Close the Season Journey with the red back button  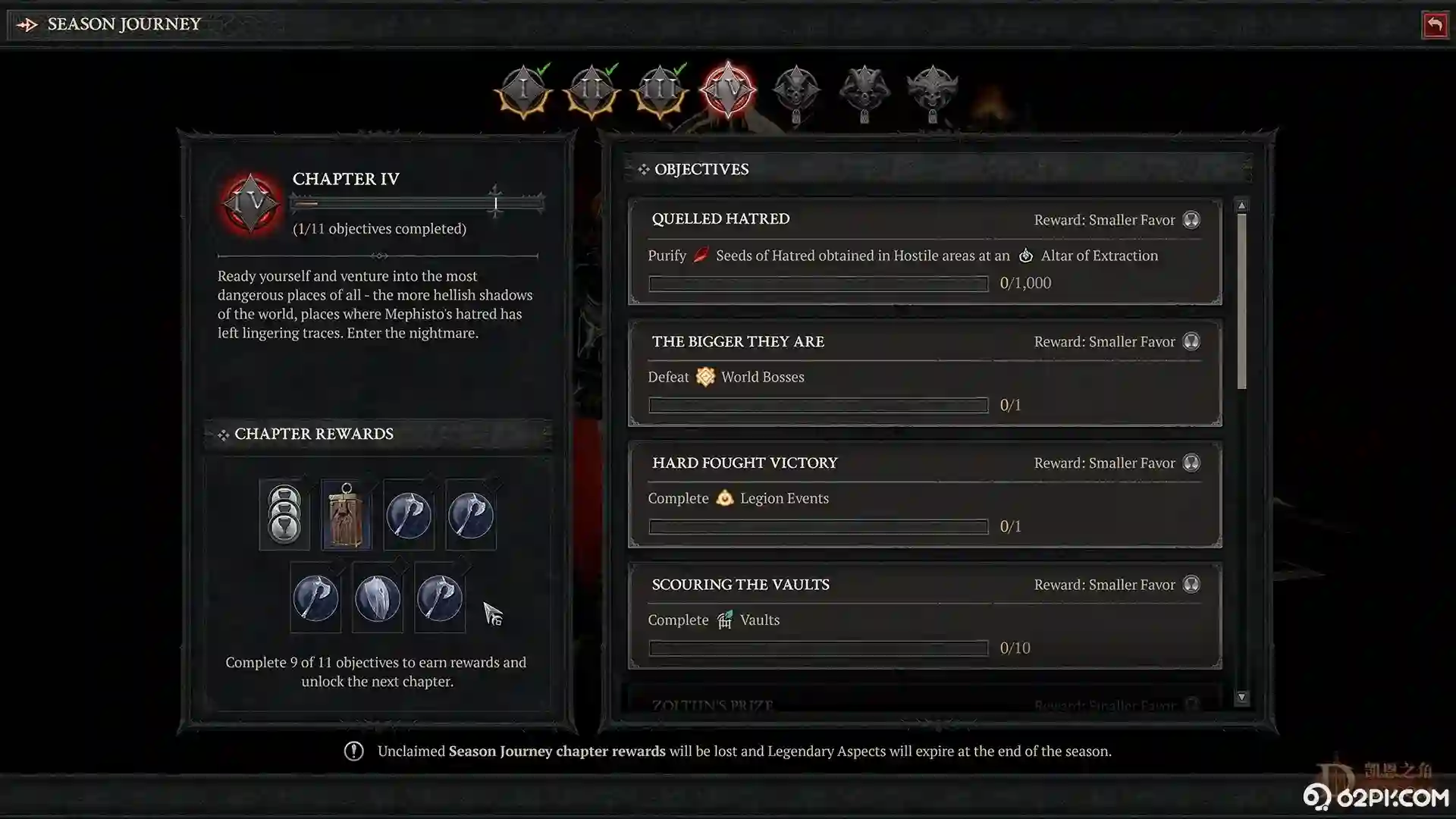click(x=1434, y=25)
